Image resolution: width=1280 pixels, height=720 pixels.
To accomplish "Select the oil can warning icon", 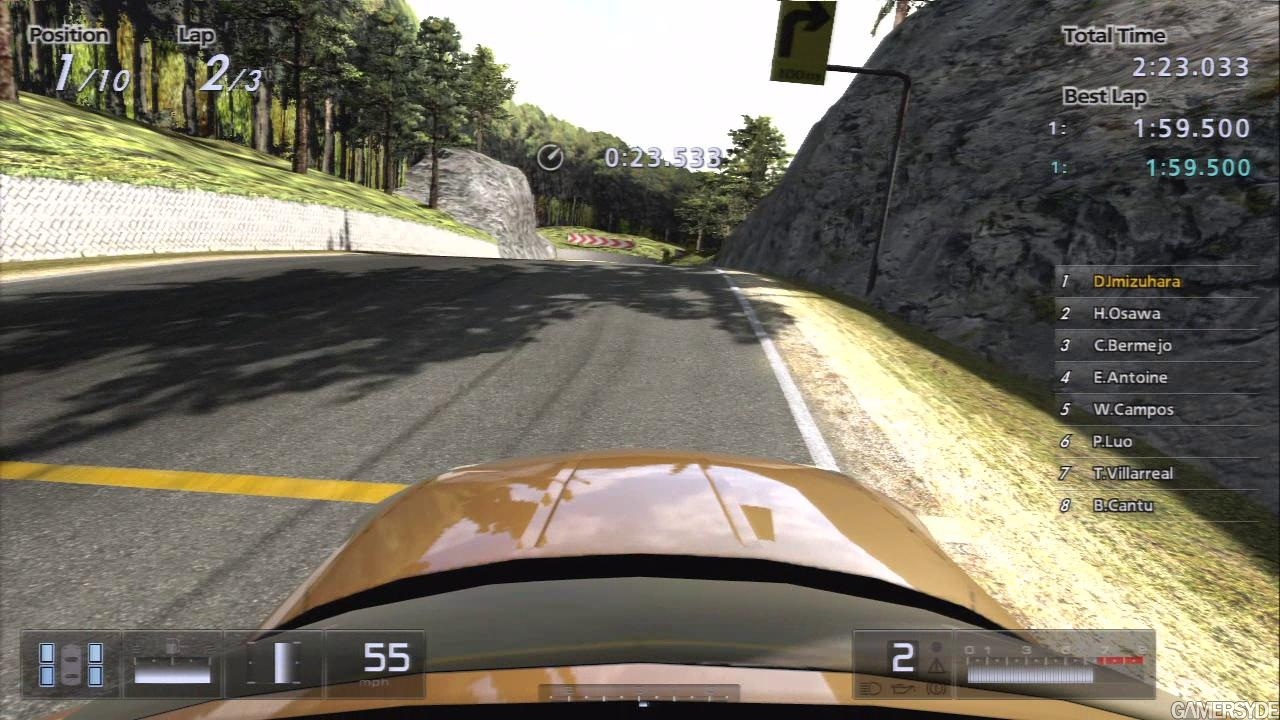I will tap(903, 688).
